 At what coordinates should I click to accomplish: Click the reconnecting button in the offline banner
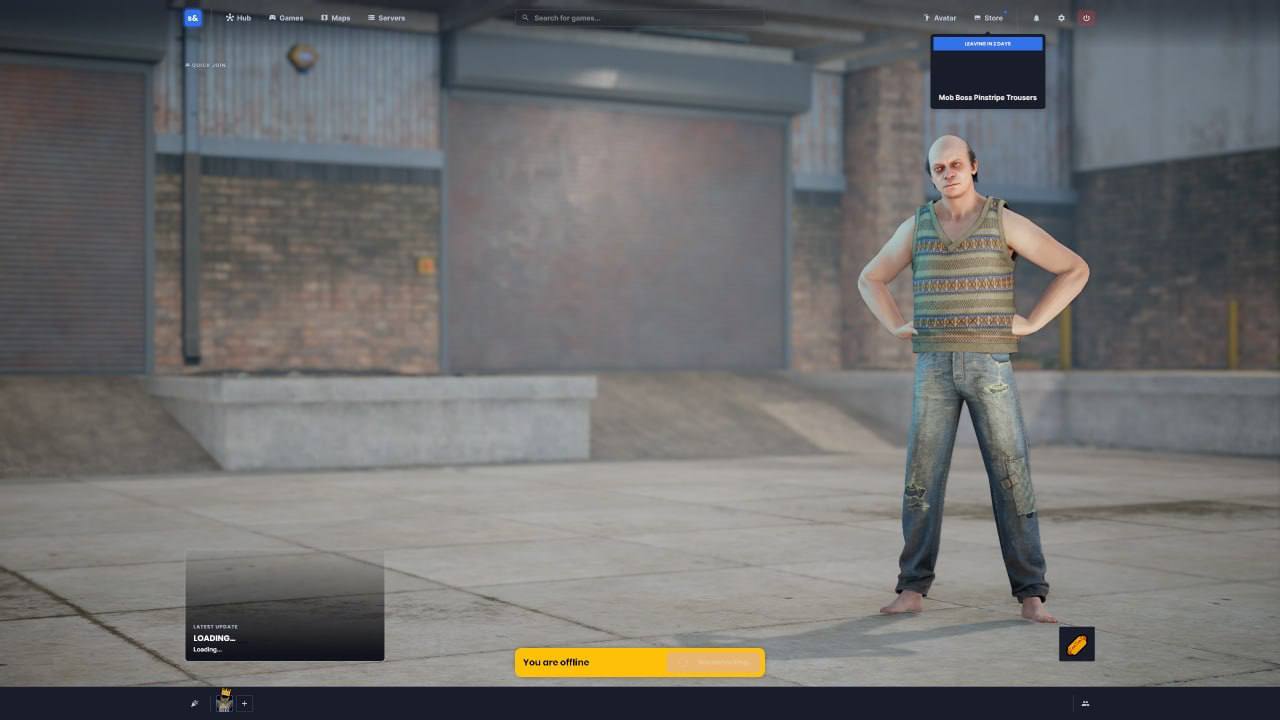point(714,662)
